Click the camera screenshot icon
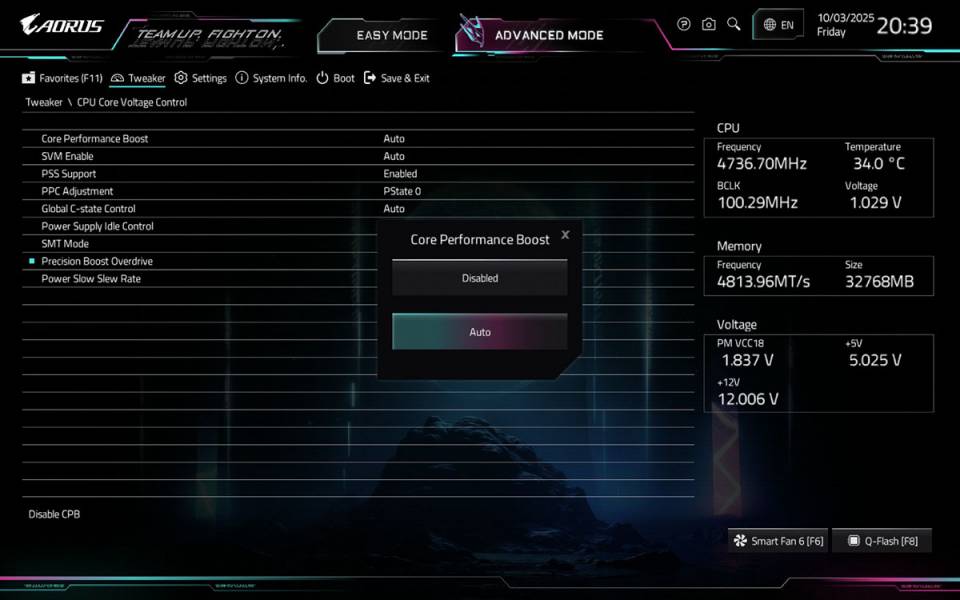The width and height of the screenshot is (960, 600). point(709,24)
